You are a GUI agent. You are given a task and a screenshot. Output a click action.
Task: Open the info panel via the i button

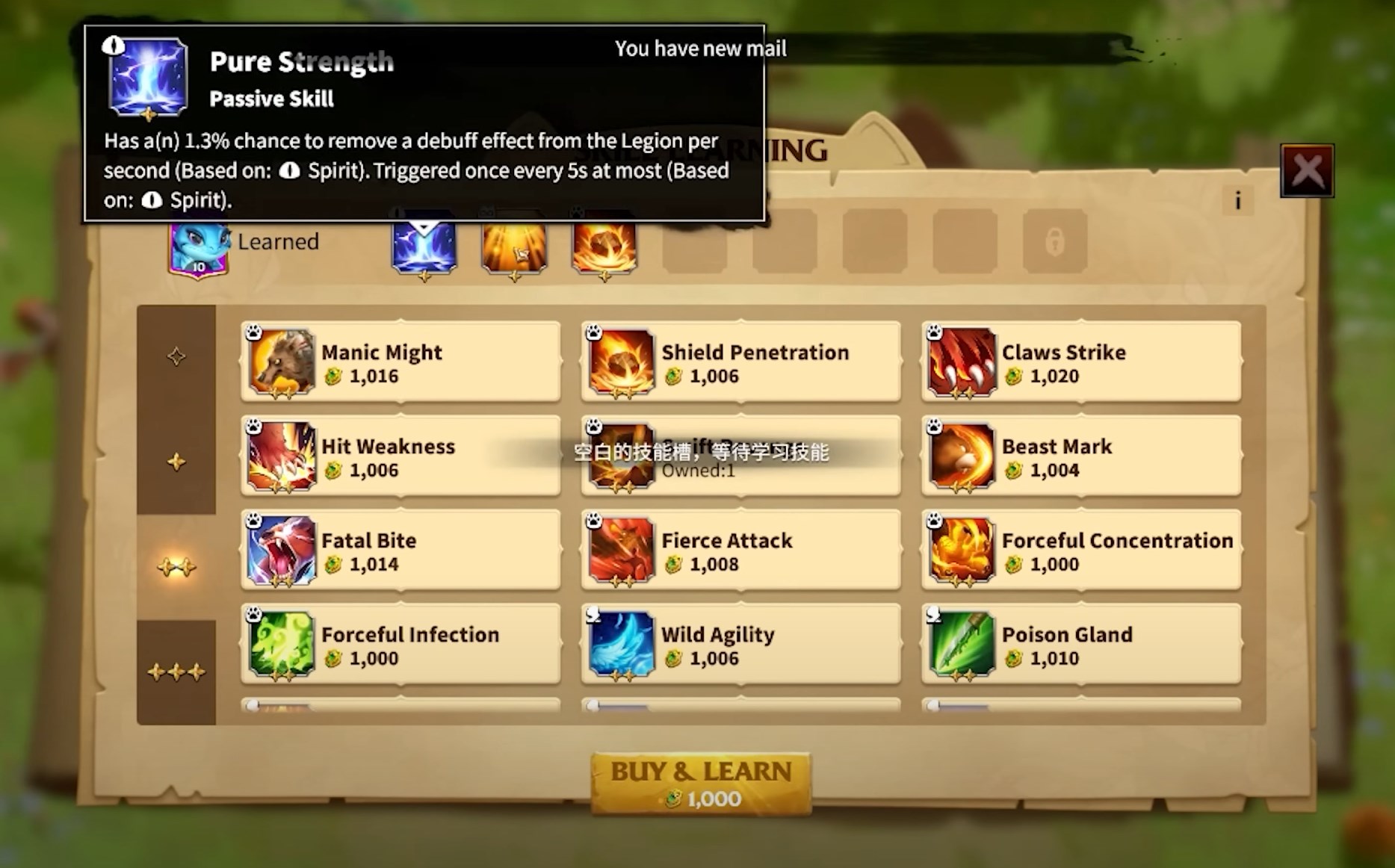click(1238, 200)
